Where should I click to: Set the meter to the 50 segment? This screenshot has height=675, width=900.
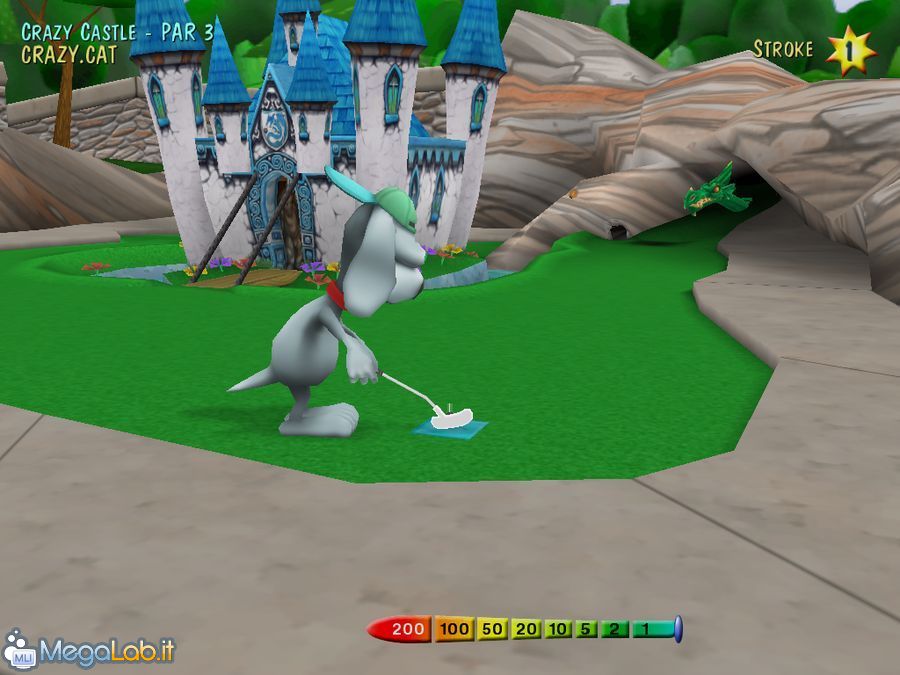coord(491,629)
